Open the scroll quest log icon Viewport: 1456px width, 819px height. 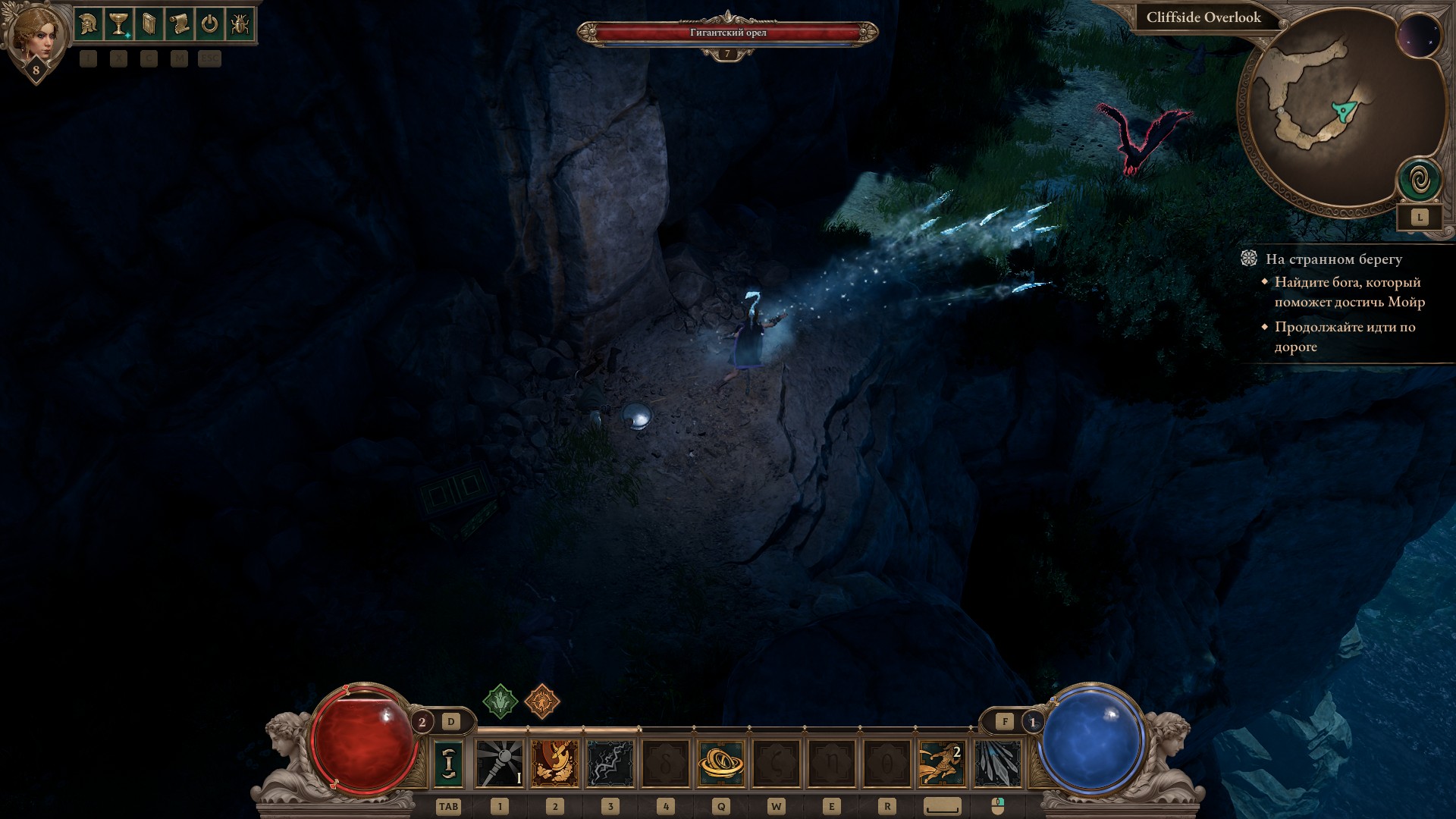[x=179, y=25]
